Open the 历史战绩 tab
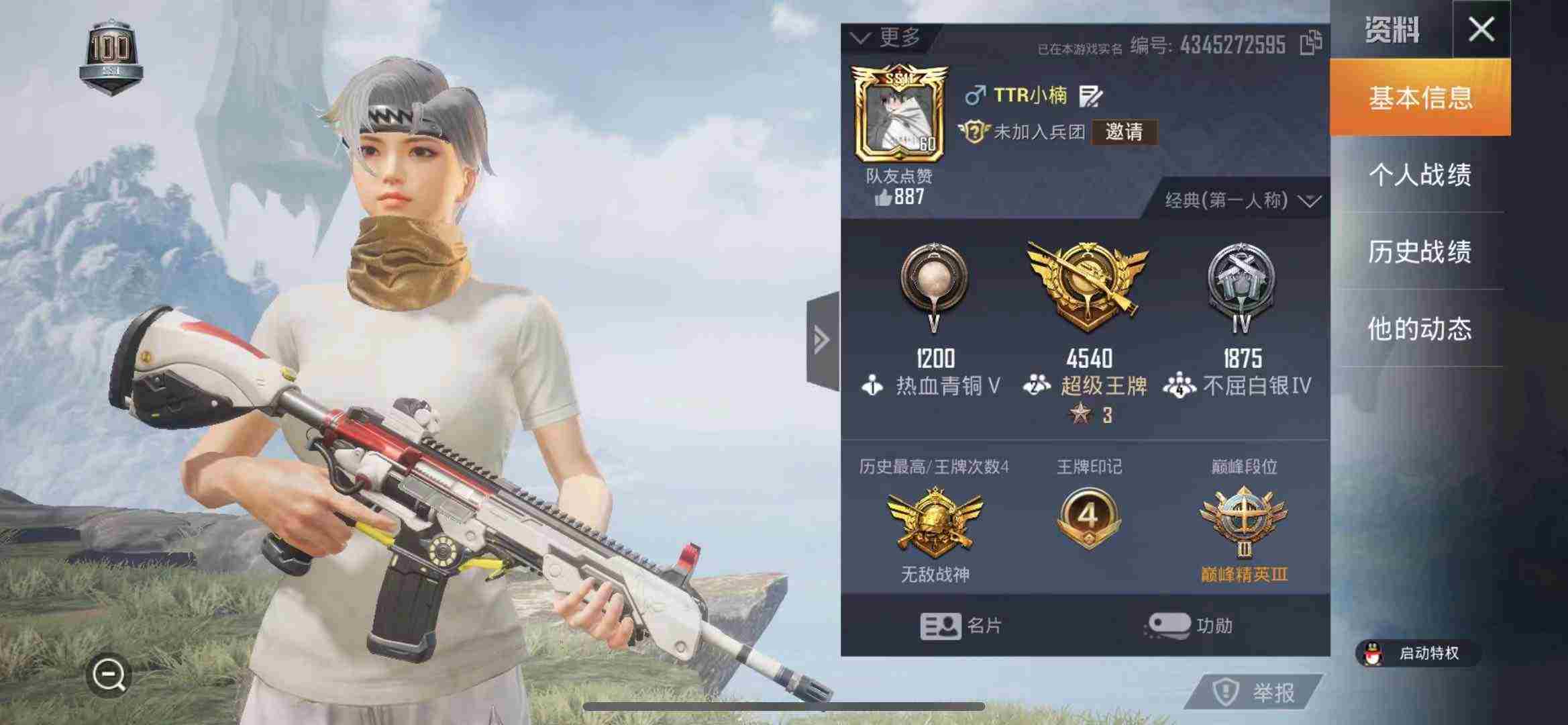 (1422, 252)
